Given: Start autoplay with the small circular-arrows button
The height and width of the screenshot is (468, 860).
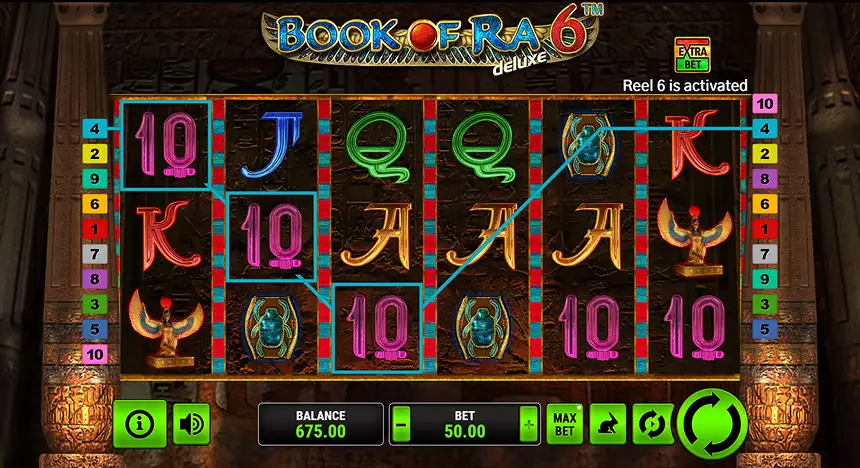Looking at the screenshot, I should [x=652, y=425].
